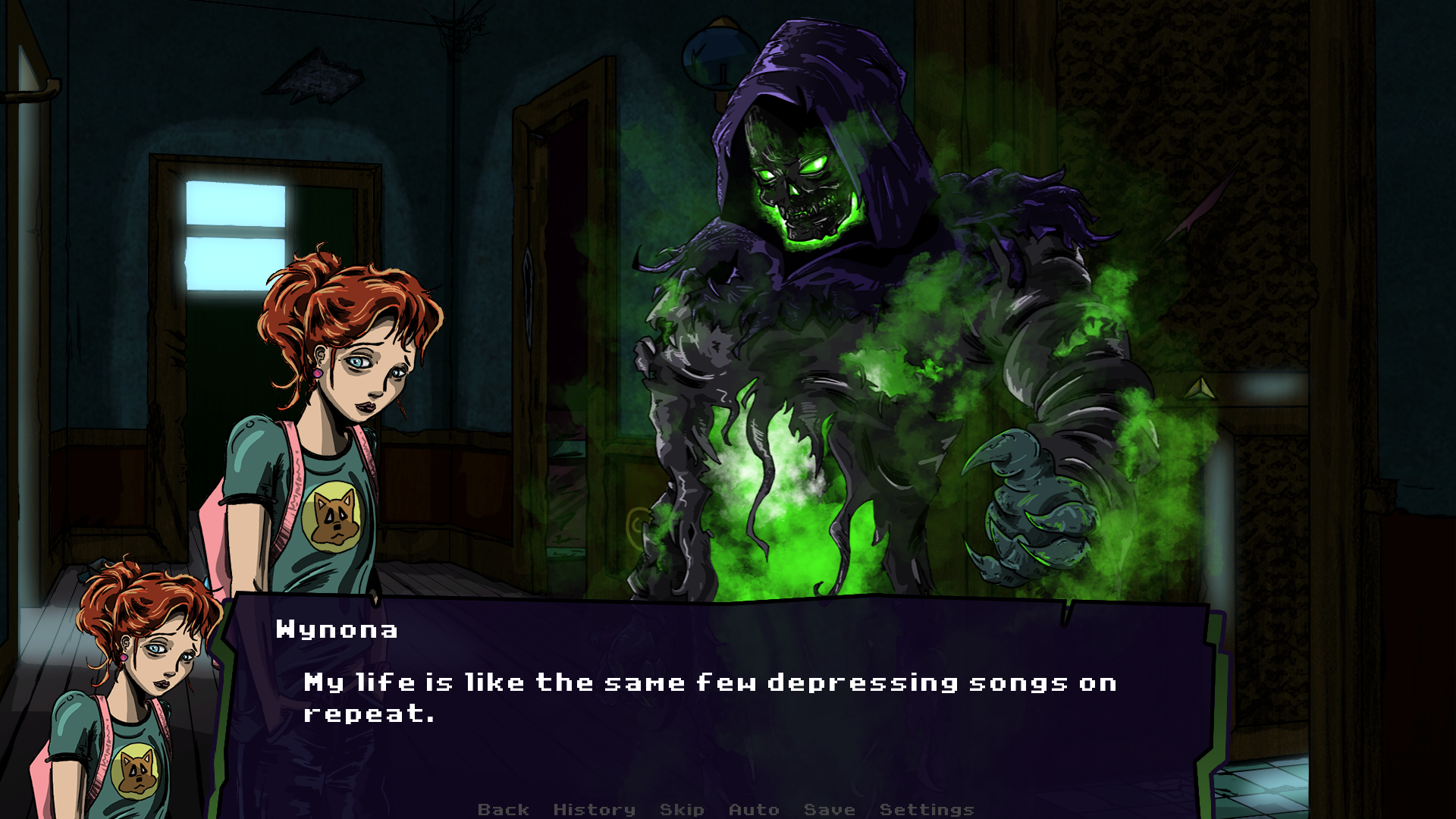Activate the Skip dialogue option
The height and width of the screenshot is (819, 1456).
pyautogui.click(x=682, y=809)
